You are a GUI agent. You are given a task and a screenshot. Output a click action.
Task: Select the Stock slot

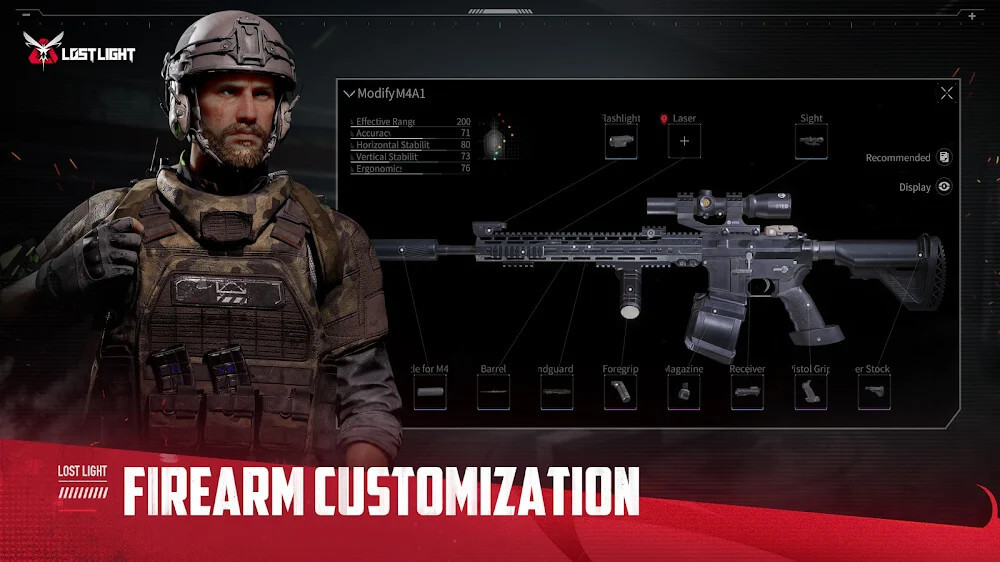[873, 392]
